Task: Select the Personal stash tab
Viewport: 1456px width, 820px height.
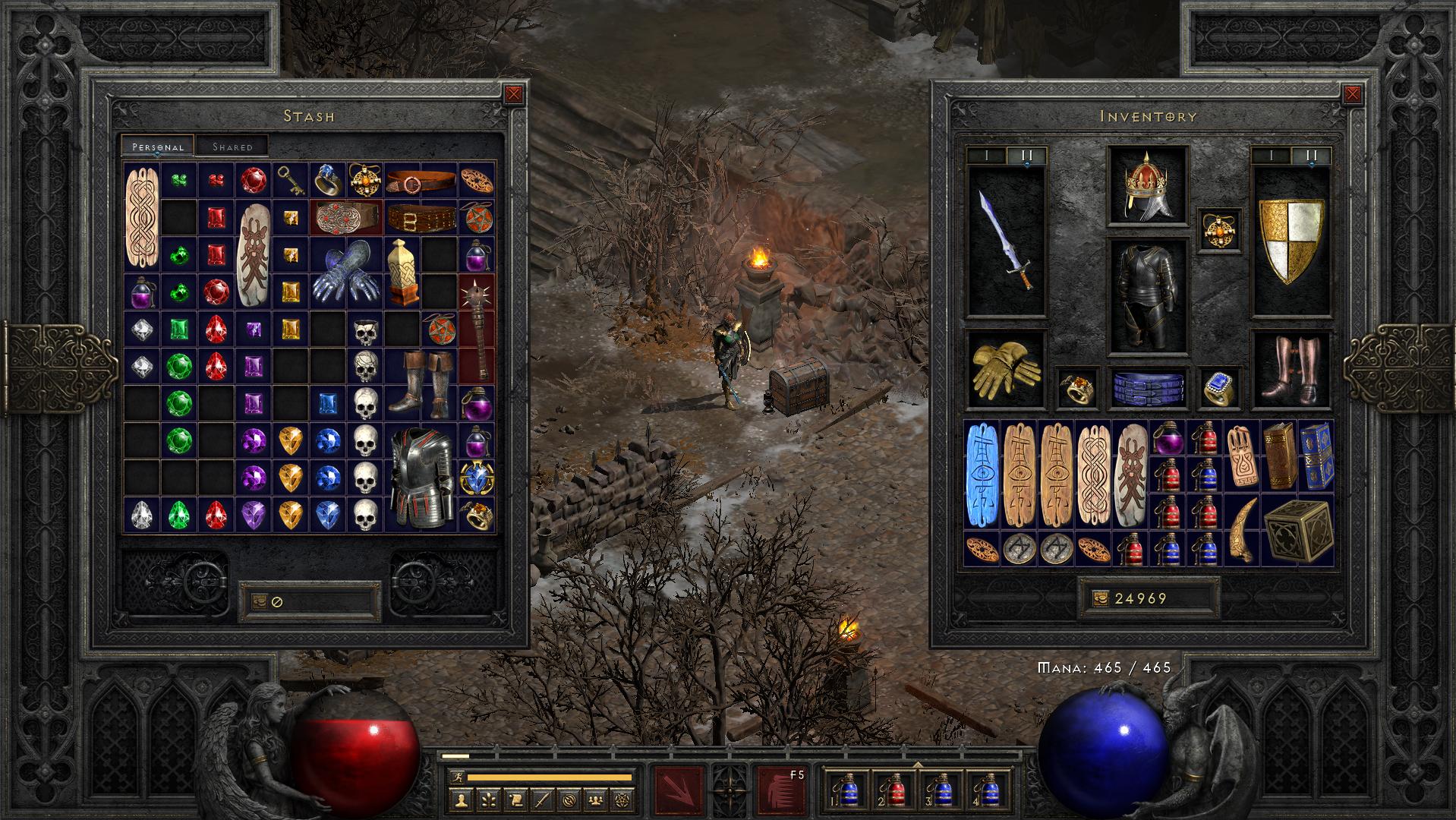Action: click(158, 147)
